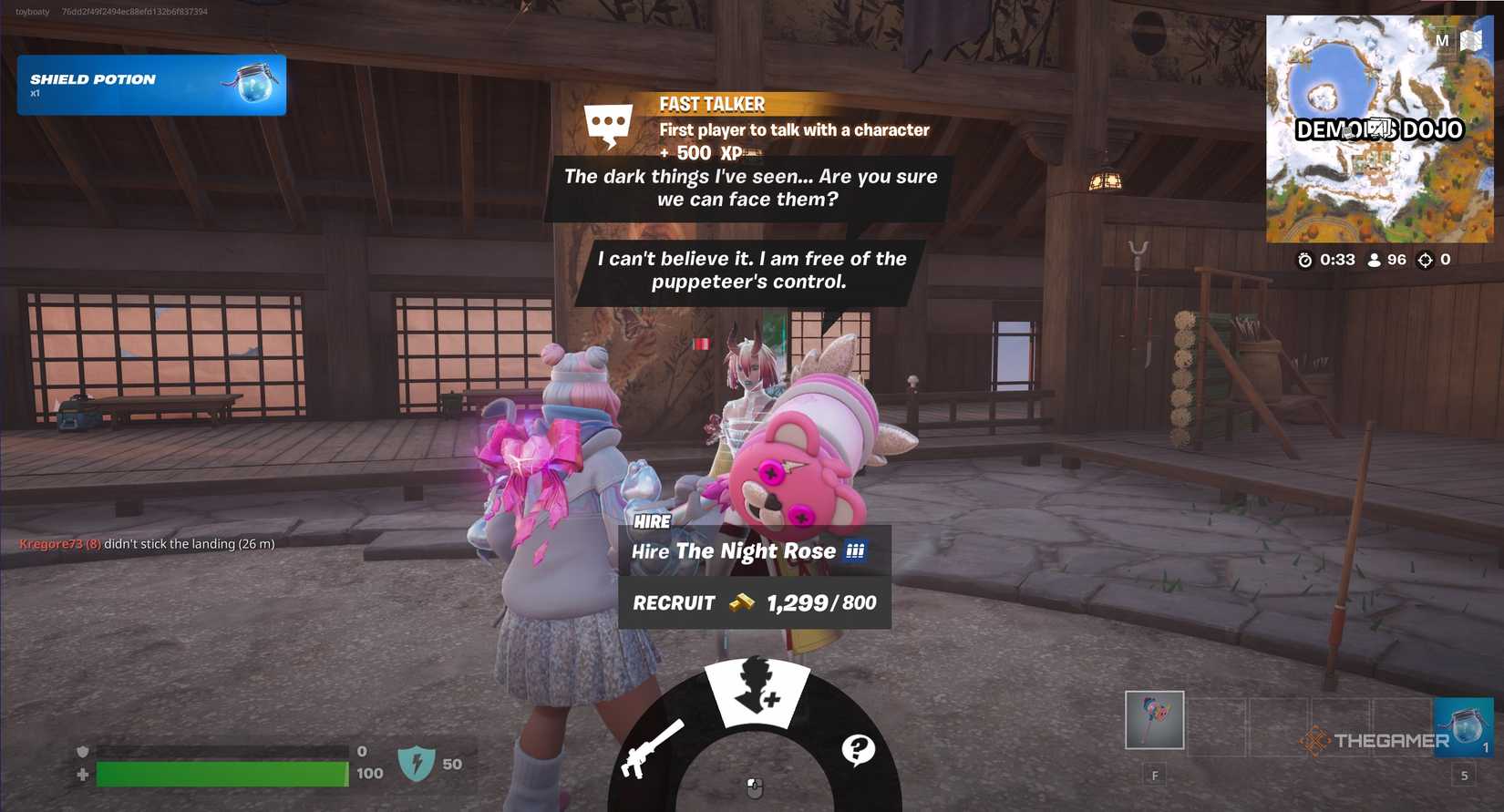Click the gold bars icon next to the recruit cost
1504x812 pixels.
[x=742, y=602]
